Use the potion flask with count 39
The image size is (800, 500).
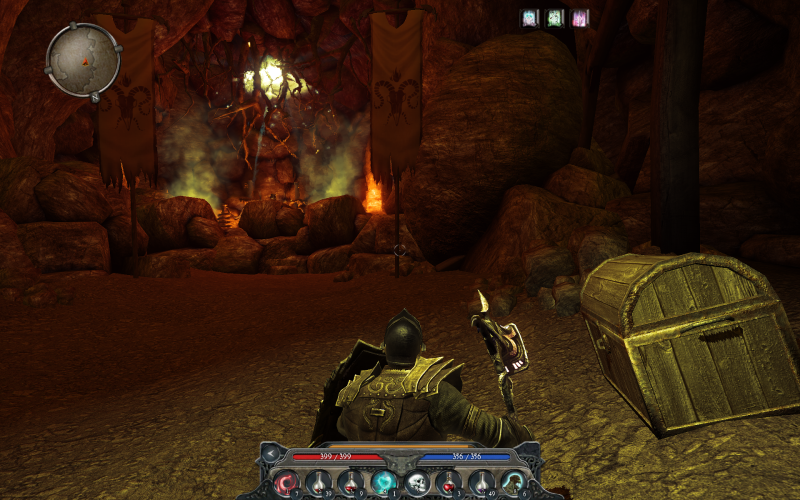[318, 483]
